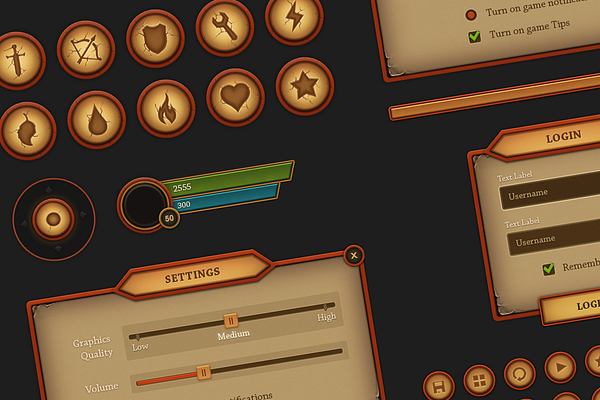This screenshot has width=600, height=400.
Task: Activate the lightning bolt icon
Action: 294,17
